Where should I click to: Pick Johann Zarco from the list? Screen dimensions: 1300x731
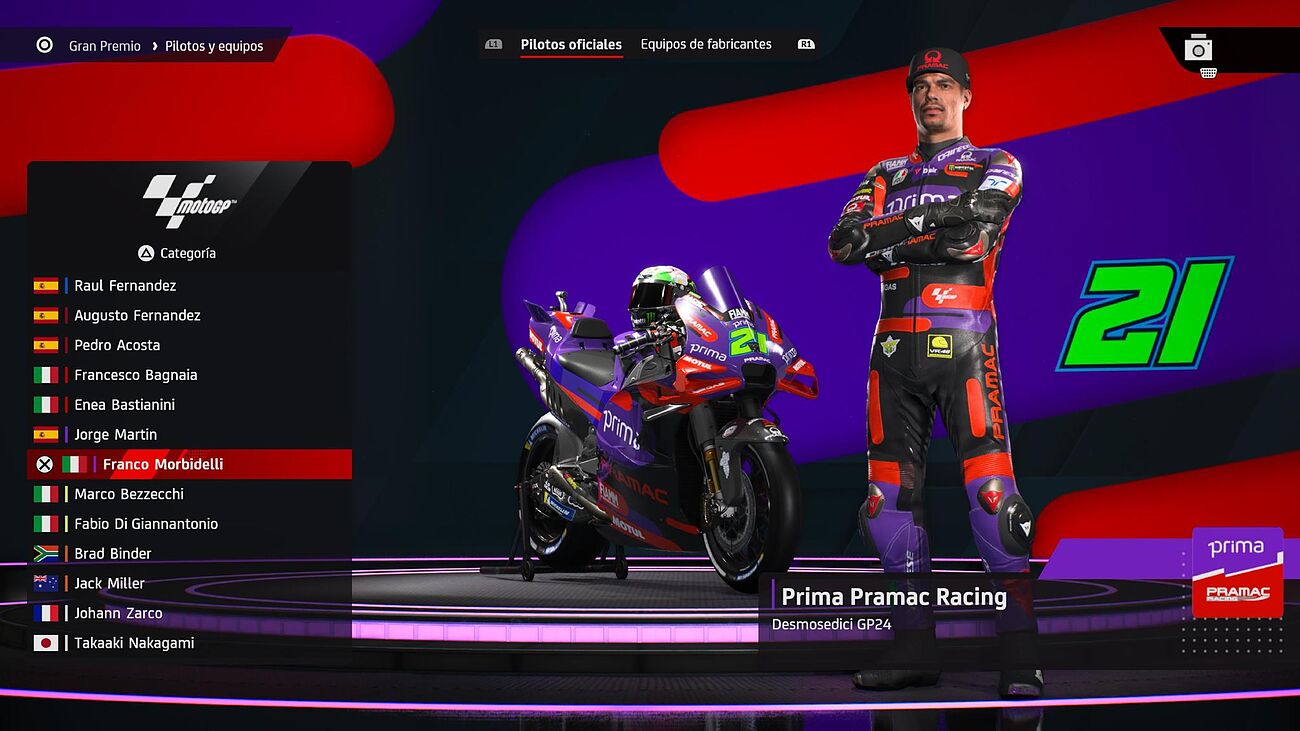pyautogui.click(x=118, y=613)
